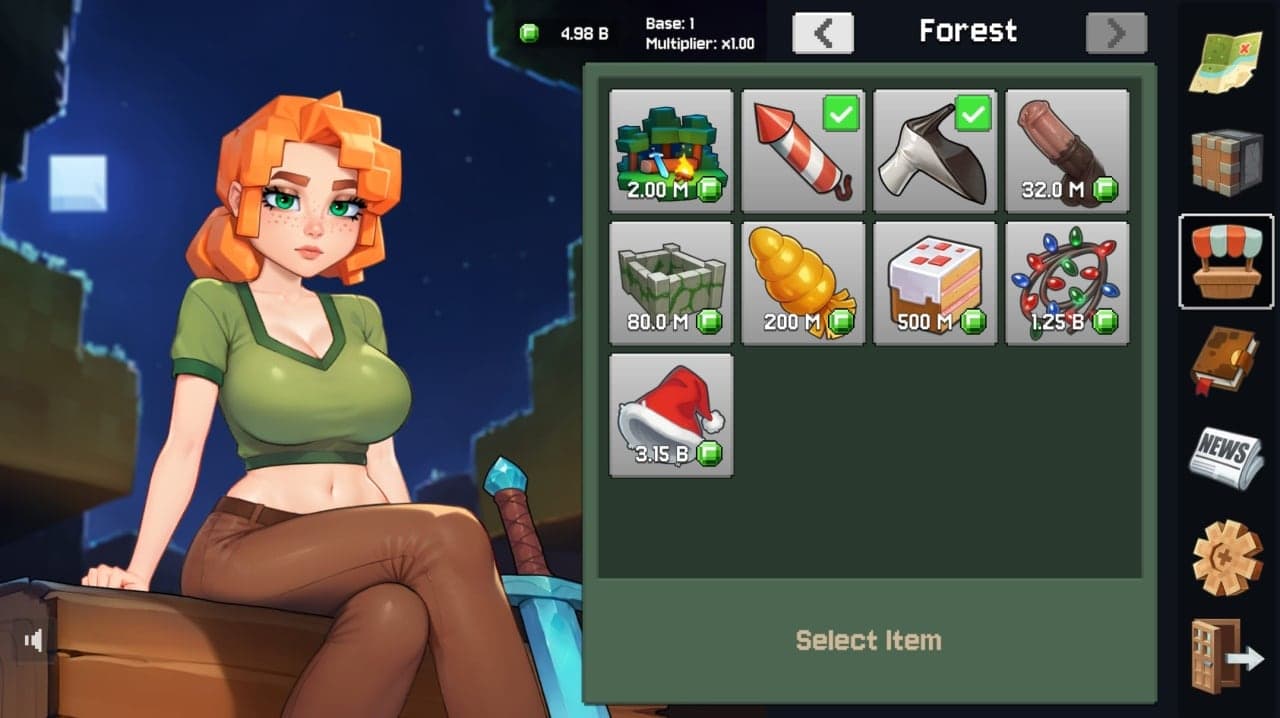Select the cake item priced 500 M

(935, 283)
